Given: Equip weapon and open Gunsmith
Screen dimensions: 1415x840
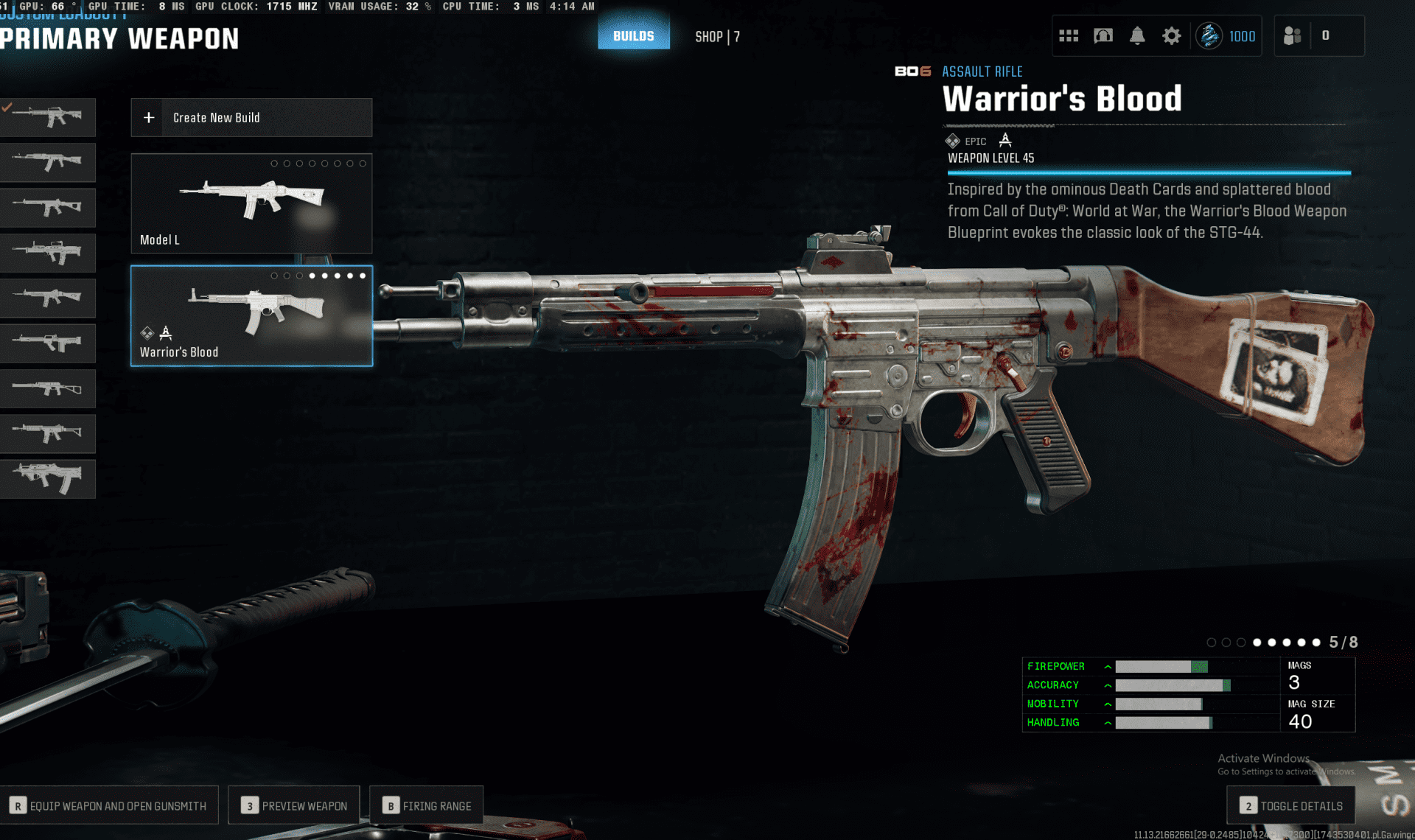Looking at the screenshot, I should [109, 805].
